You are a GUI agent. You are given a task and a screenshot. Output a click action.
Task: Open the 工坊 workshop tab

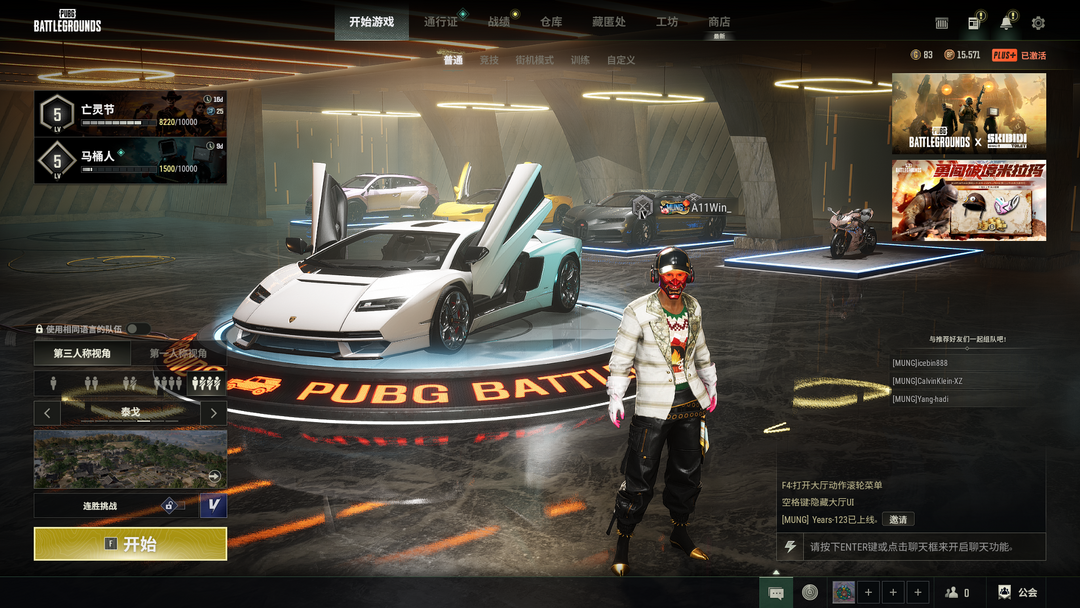coord(667,22)
